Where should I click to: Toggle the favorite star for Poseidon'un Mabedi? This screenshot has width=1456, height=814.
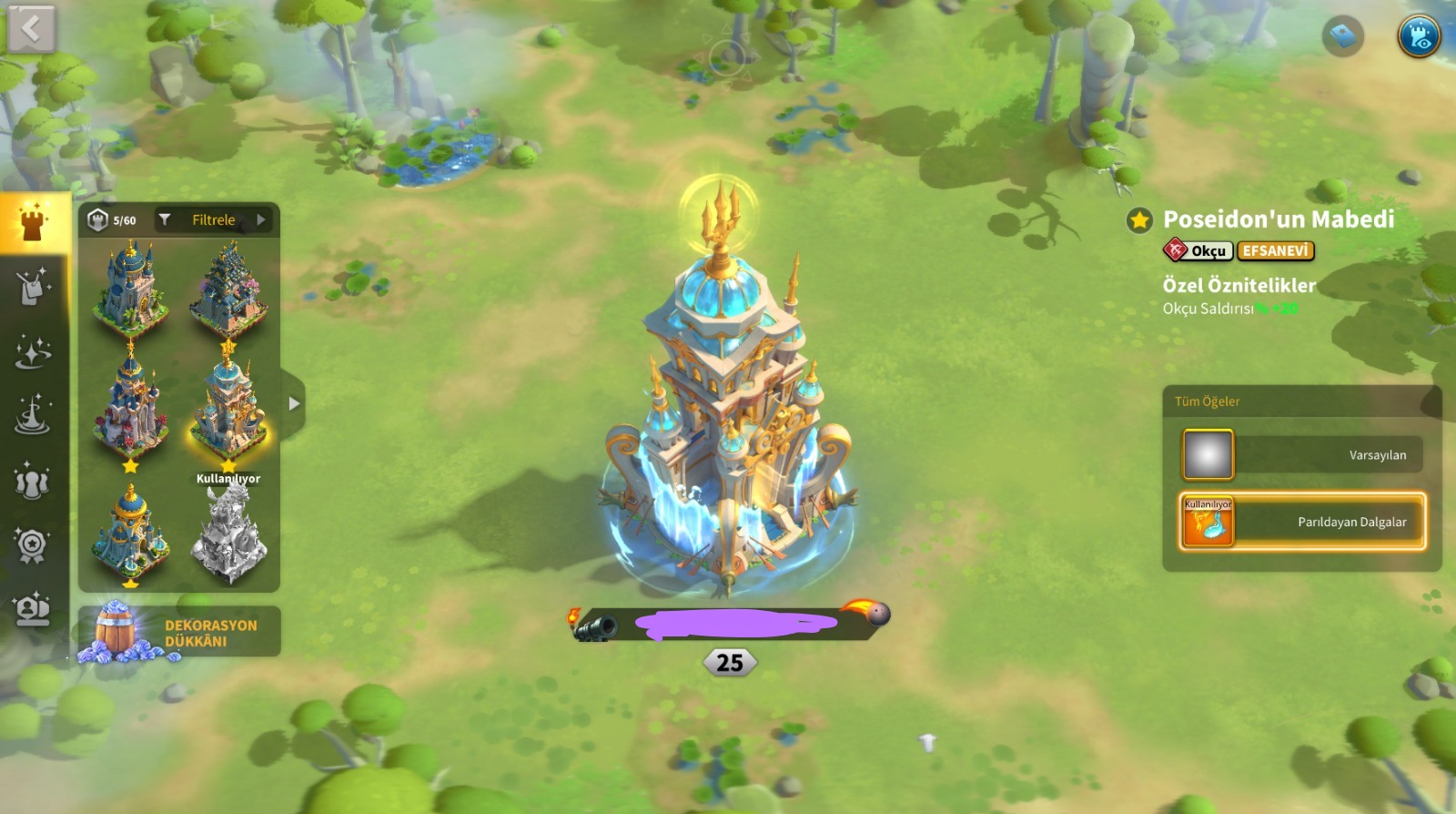[1139, 219]
